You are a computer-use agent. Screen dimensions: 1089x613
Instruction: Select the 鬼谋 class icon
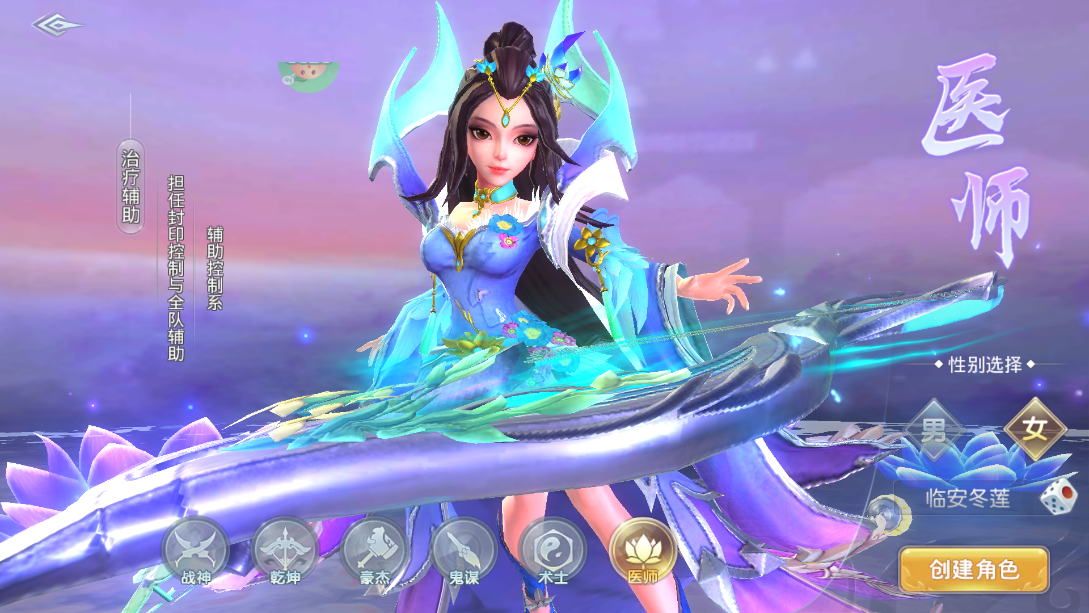464,551
